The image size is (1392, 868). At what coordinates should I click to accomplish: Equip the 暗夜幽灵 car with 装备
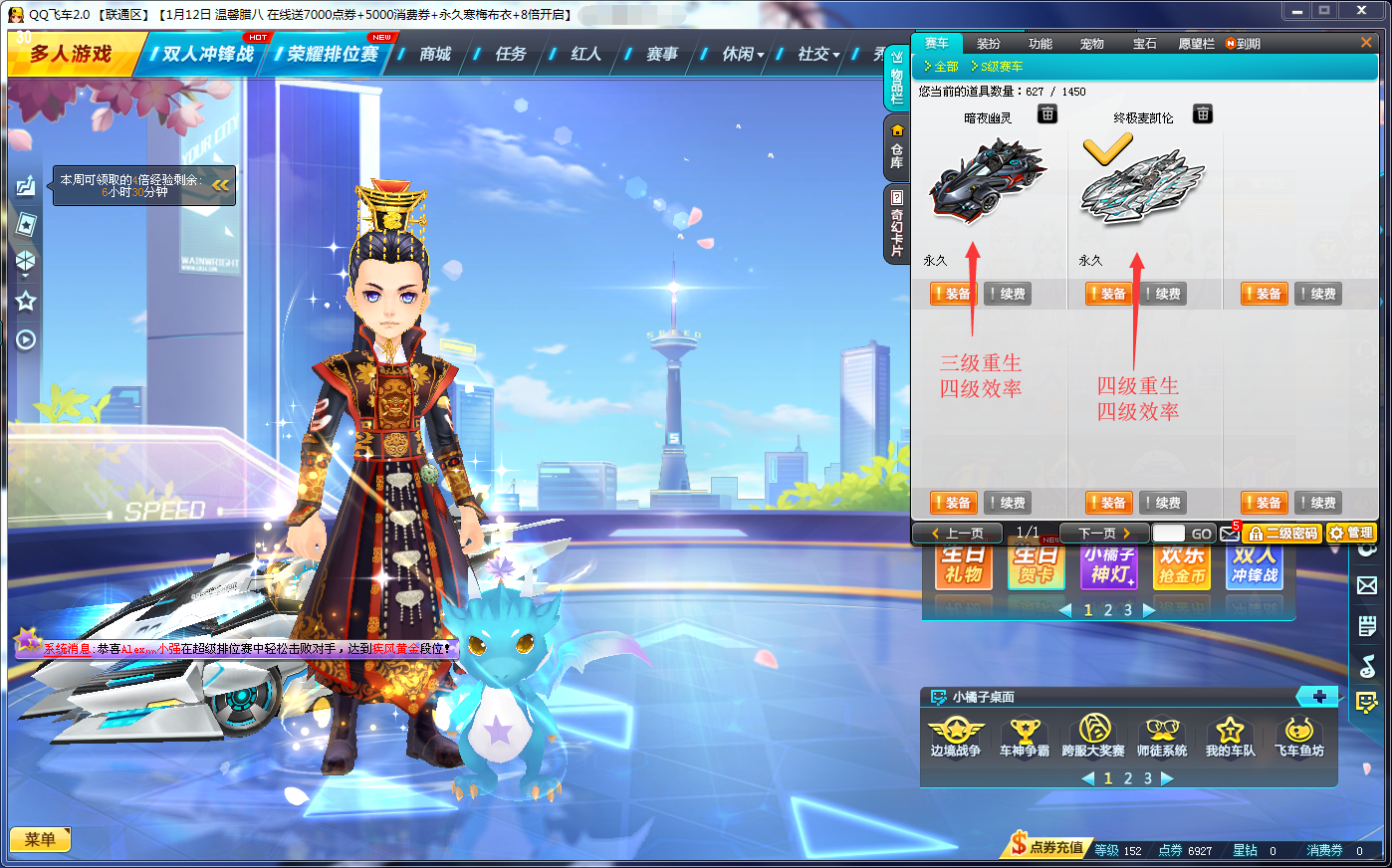tap(952, 294)
